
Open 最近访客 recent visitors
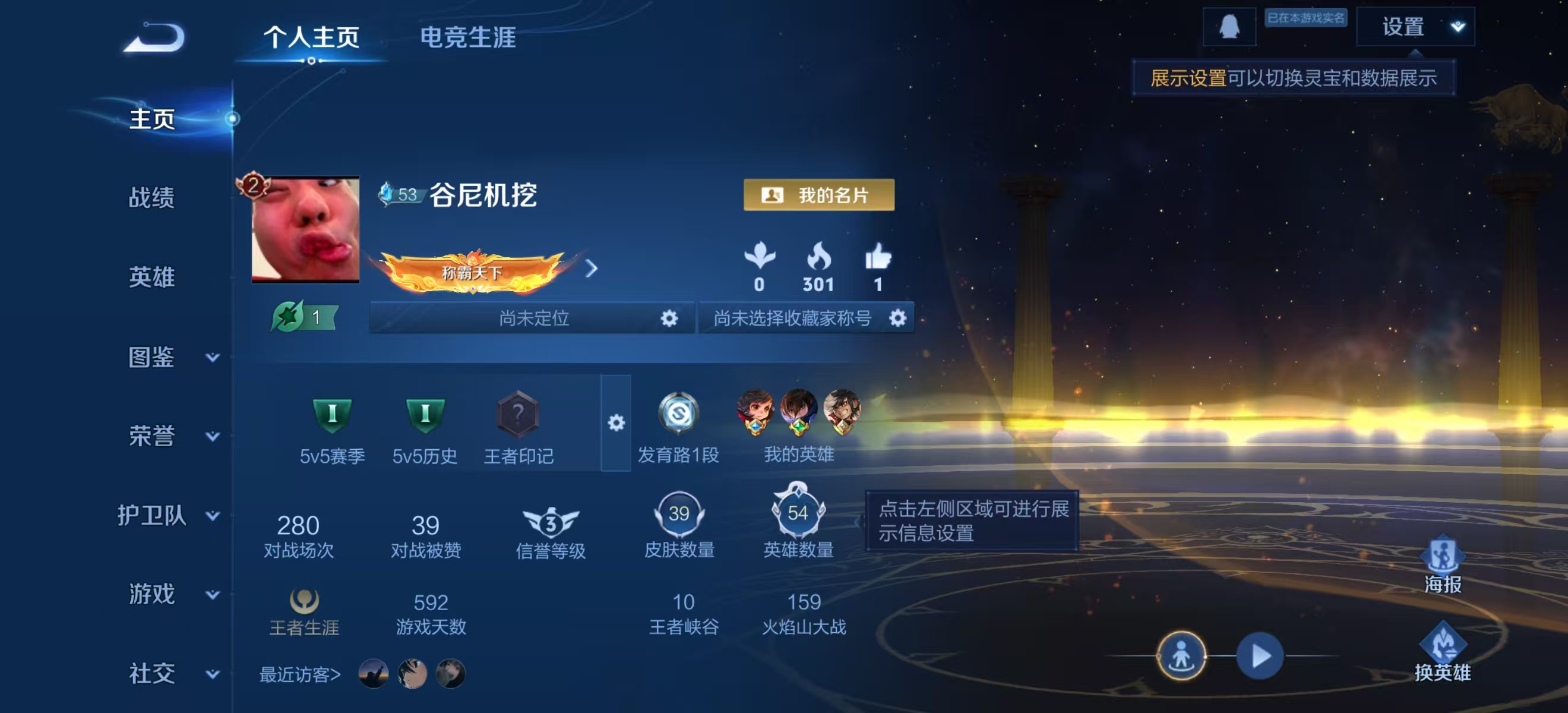(x=298, y=675)
